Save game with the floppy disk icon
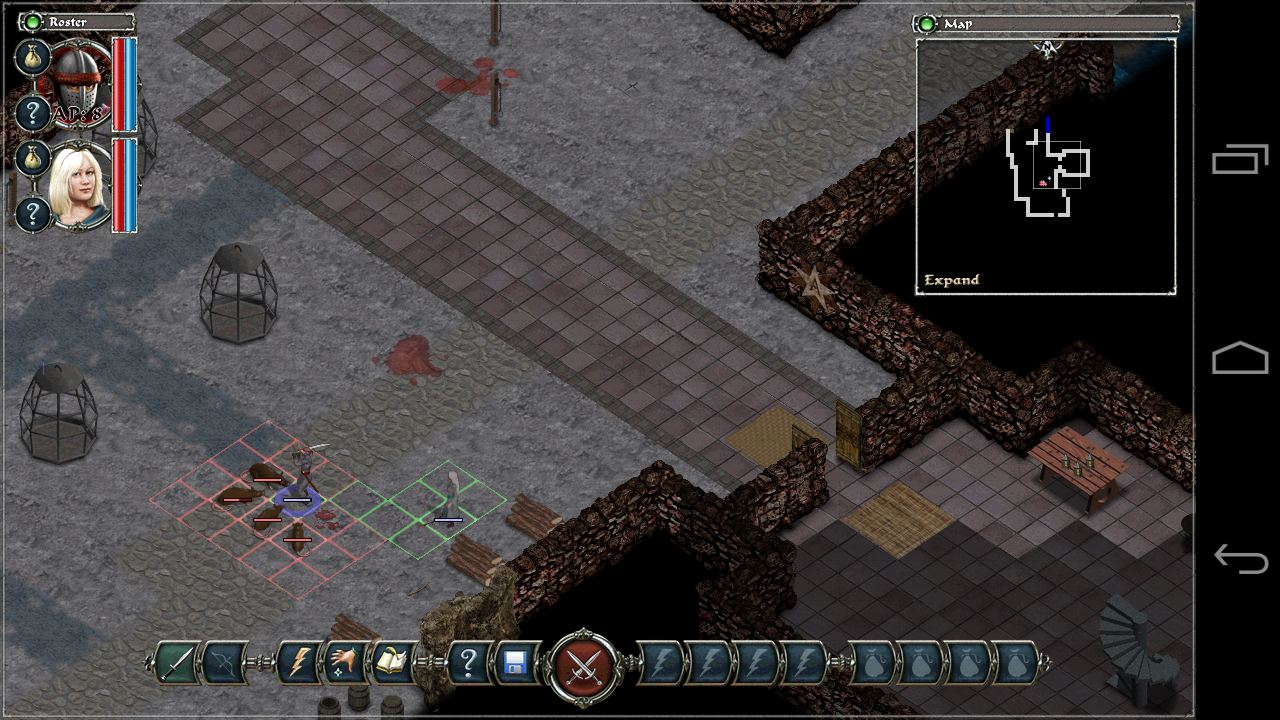 pos(516,663)
